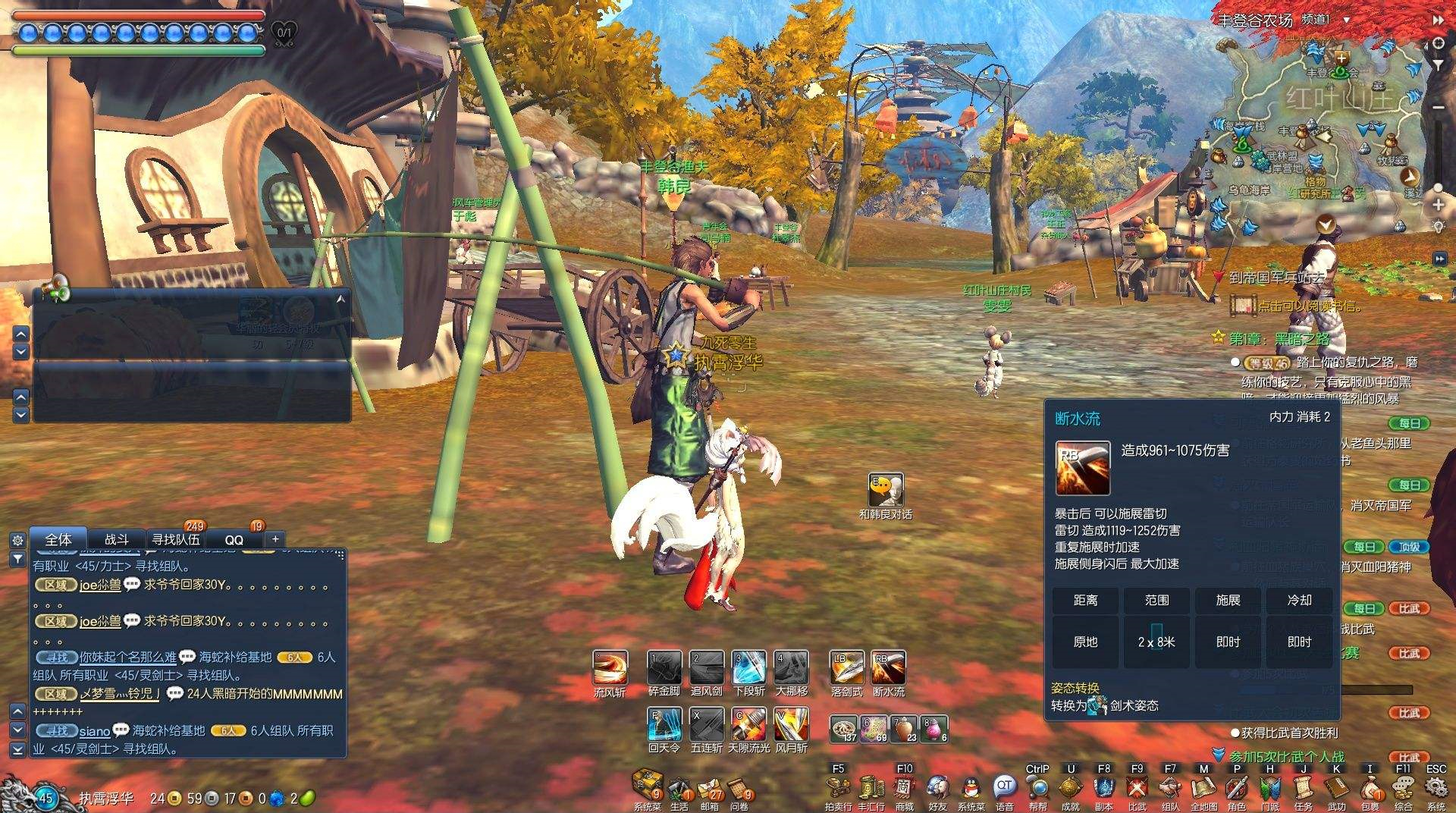Open the 包裹 inventory bag
Viewport: 1456px width, 813px height.
click(1370, 789)
